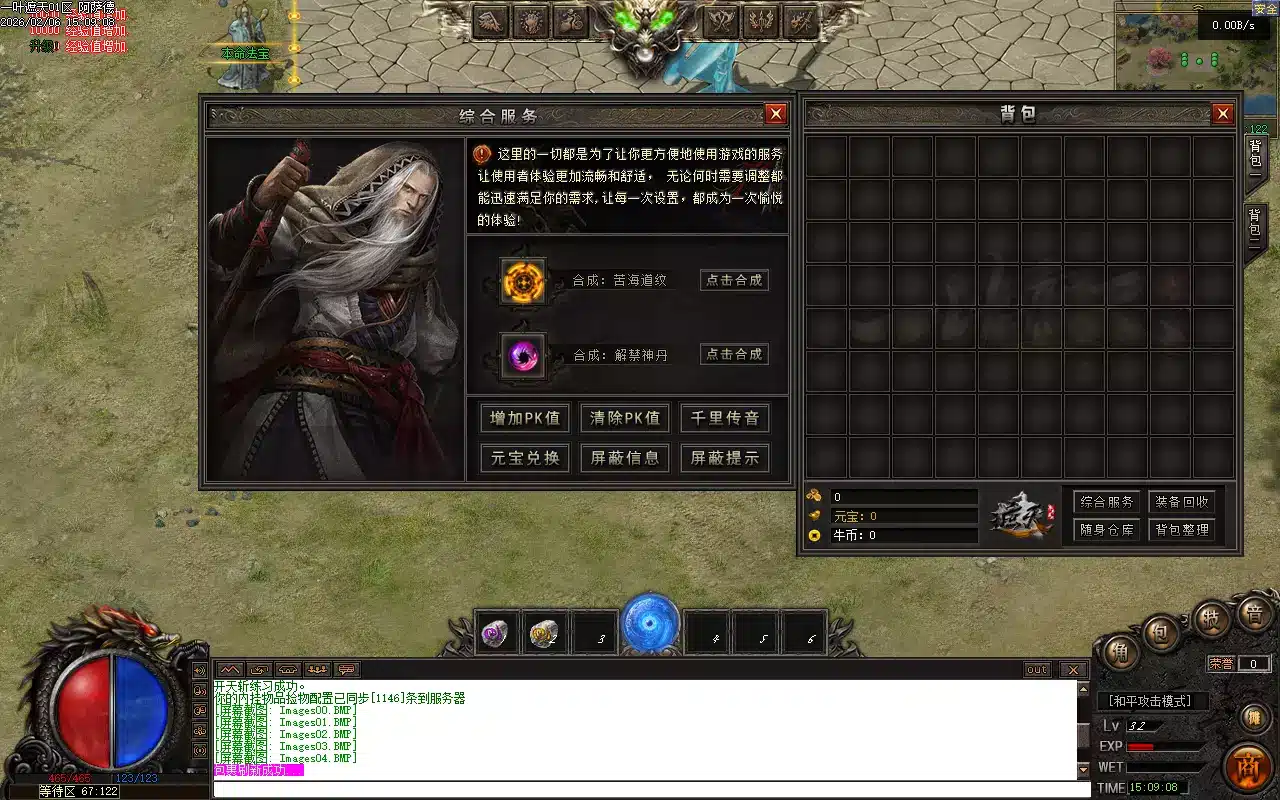The image size is (1280, 800).
Task: Click the blue orb skill in quickslot bar
Action: pyautogui.click(x=649, y=622)
